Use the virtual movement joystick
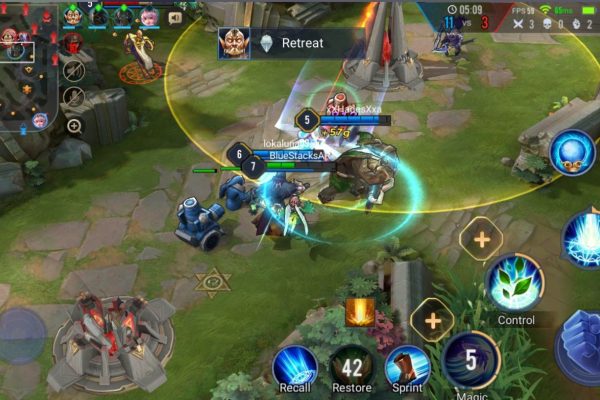600x400 pixels. coord(22,335)
